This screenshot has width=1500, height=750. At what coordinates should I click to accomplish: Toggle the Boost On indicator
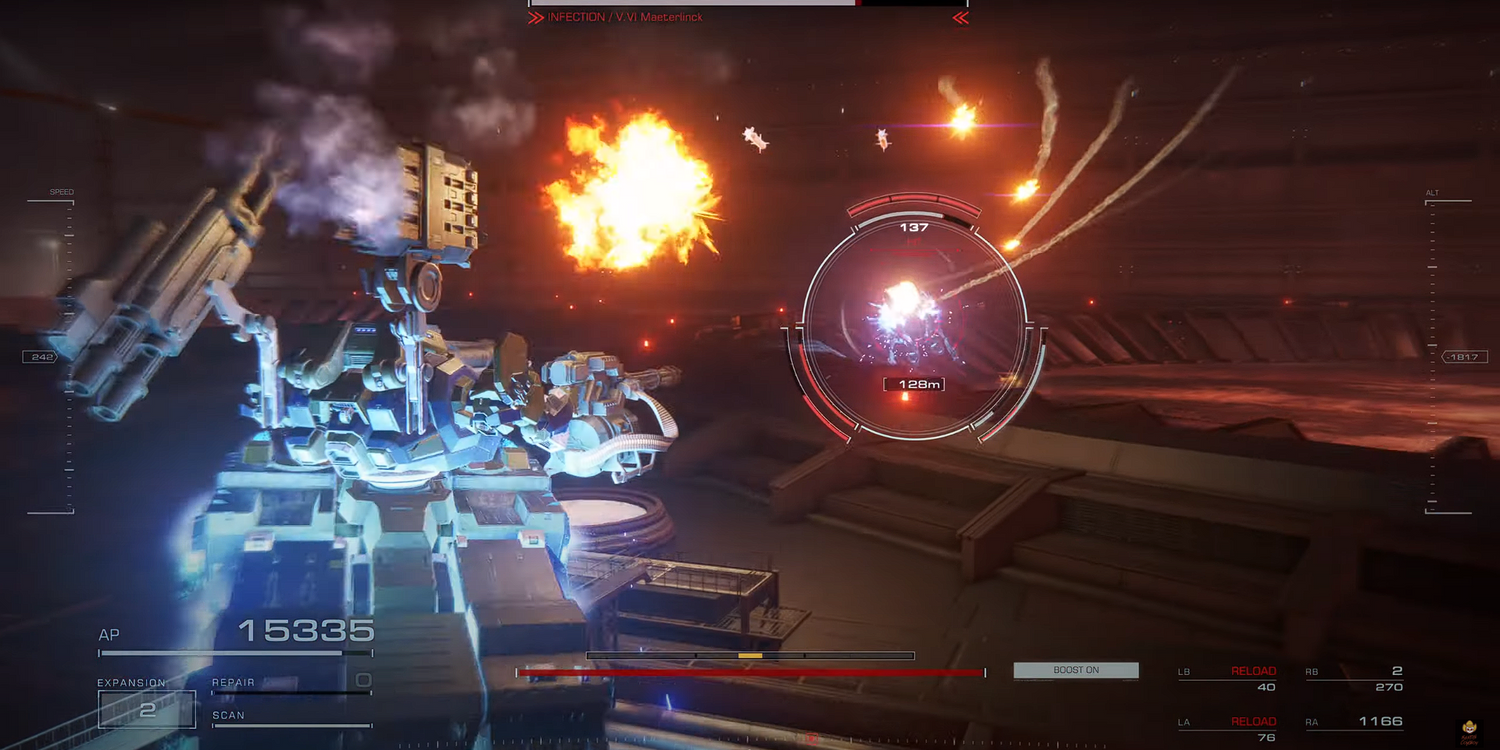(1076, 670)
